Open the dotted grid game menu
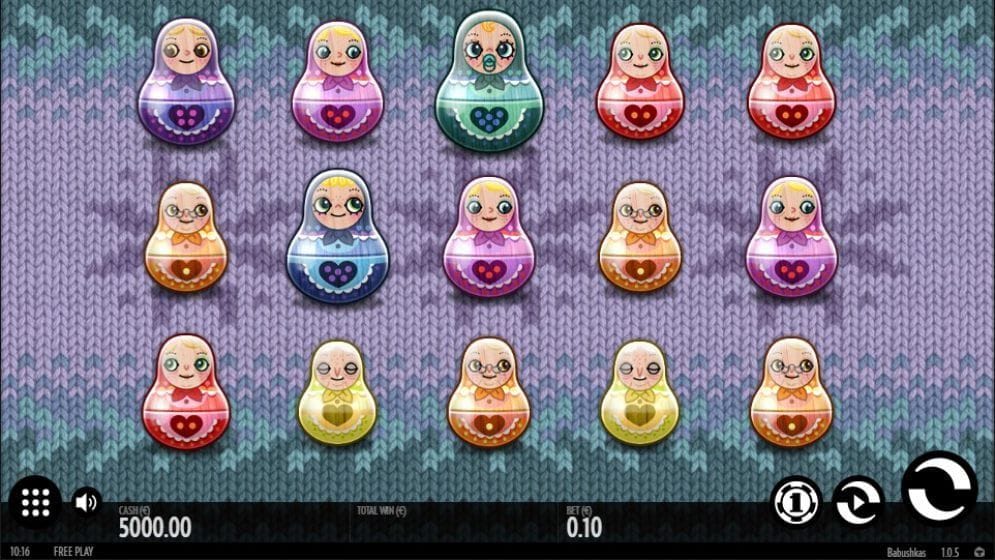 coord(35,503)
